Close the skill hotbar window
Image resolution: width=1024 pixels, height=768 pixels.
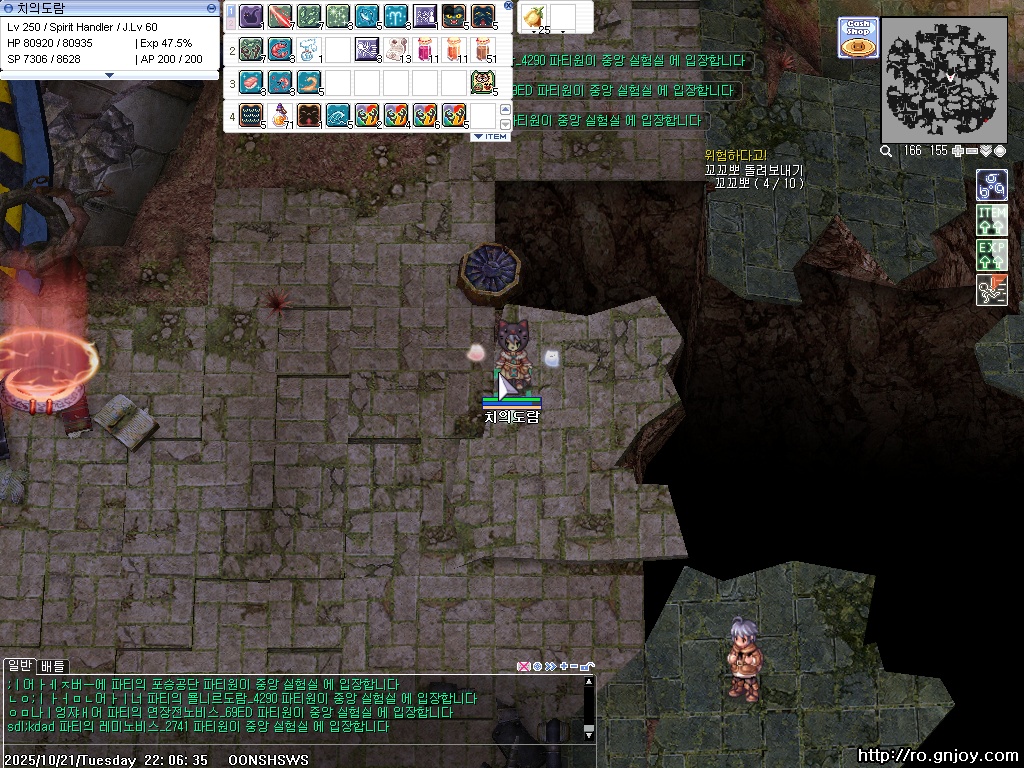tap(507, 6)
